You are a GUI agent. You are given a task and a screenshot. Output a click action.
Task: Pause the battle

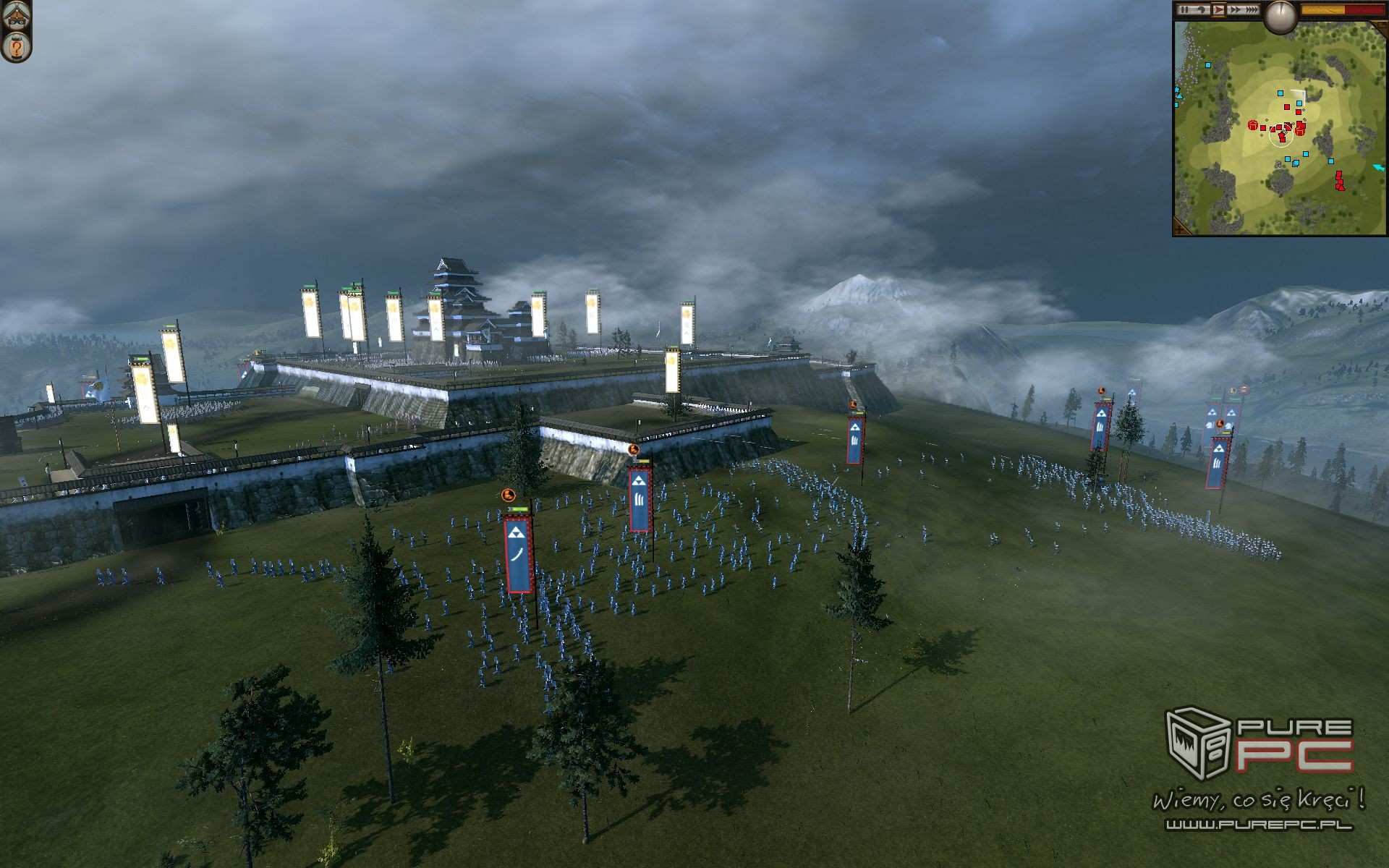(x=1185, y=10)
